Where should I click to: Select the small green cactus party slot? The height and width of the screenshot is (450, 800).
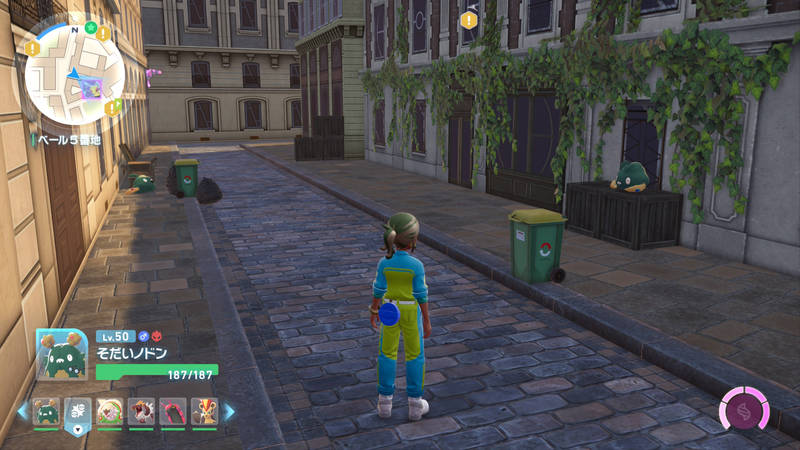(46, 411)
